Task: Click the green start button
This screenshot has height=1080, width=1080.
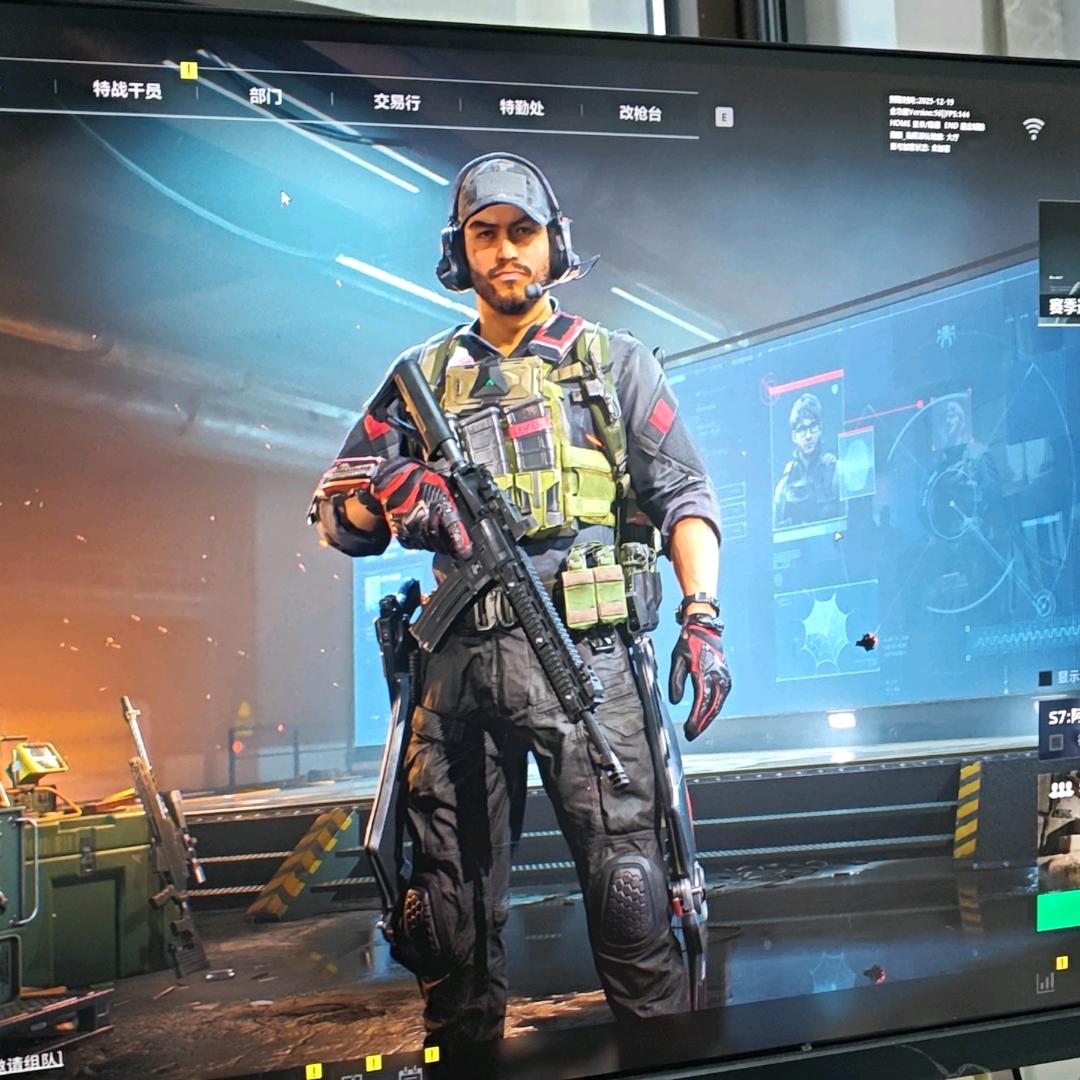Action: (1058, 911)
